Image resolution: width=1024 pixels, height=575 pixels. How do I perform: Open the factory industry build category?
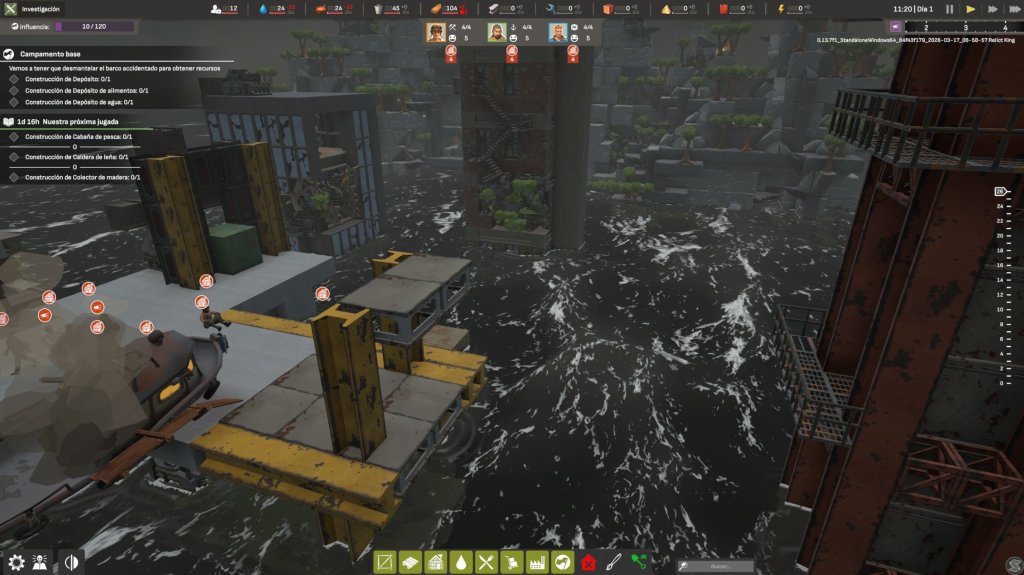pos(538,562)
